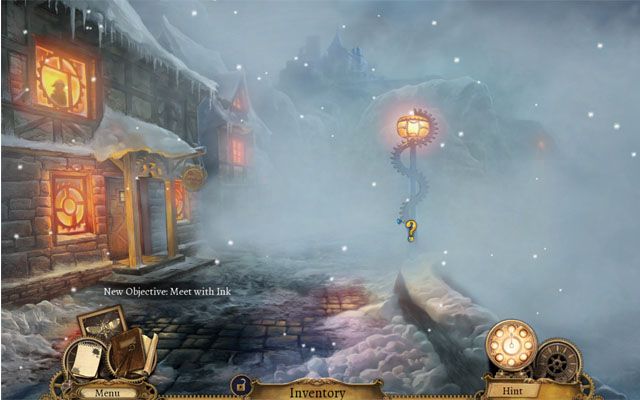This screenshot has height=400, width=640.
Task: Select the dark gear mechanism icon
Action: pyautogui.click(x=557, y=360)
